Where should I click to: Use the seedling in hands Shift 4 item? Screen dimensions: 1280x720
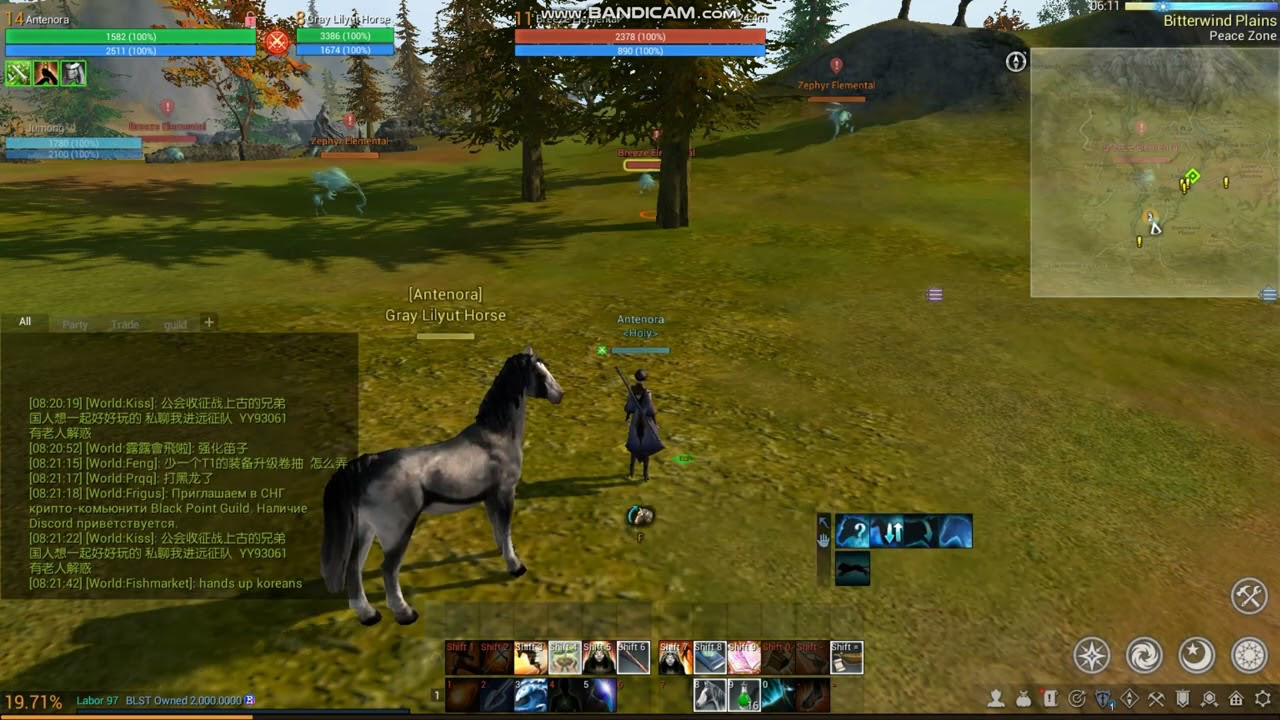tap(564, 658)
